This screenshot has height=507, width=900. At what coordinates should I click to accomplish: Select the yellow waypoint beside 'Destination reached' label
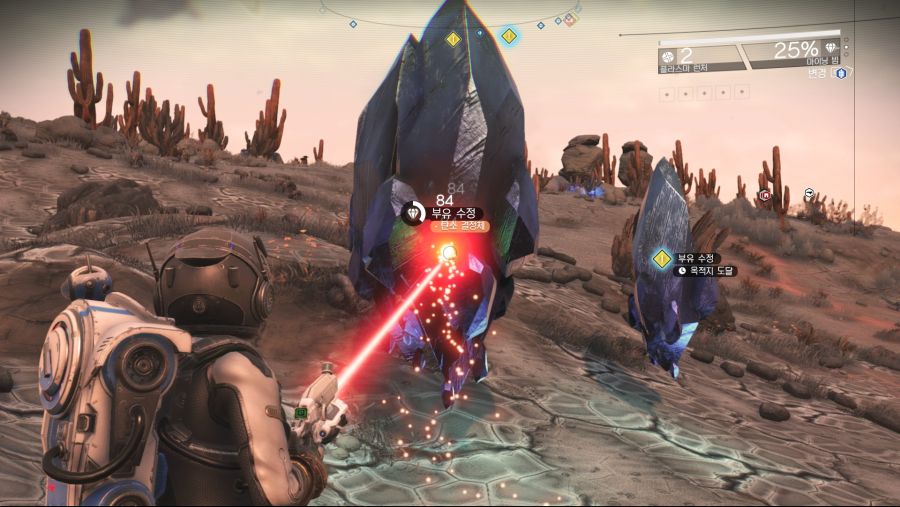click(661, 260)
